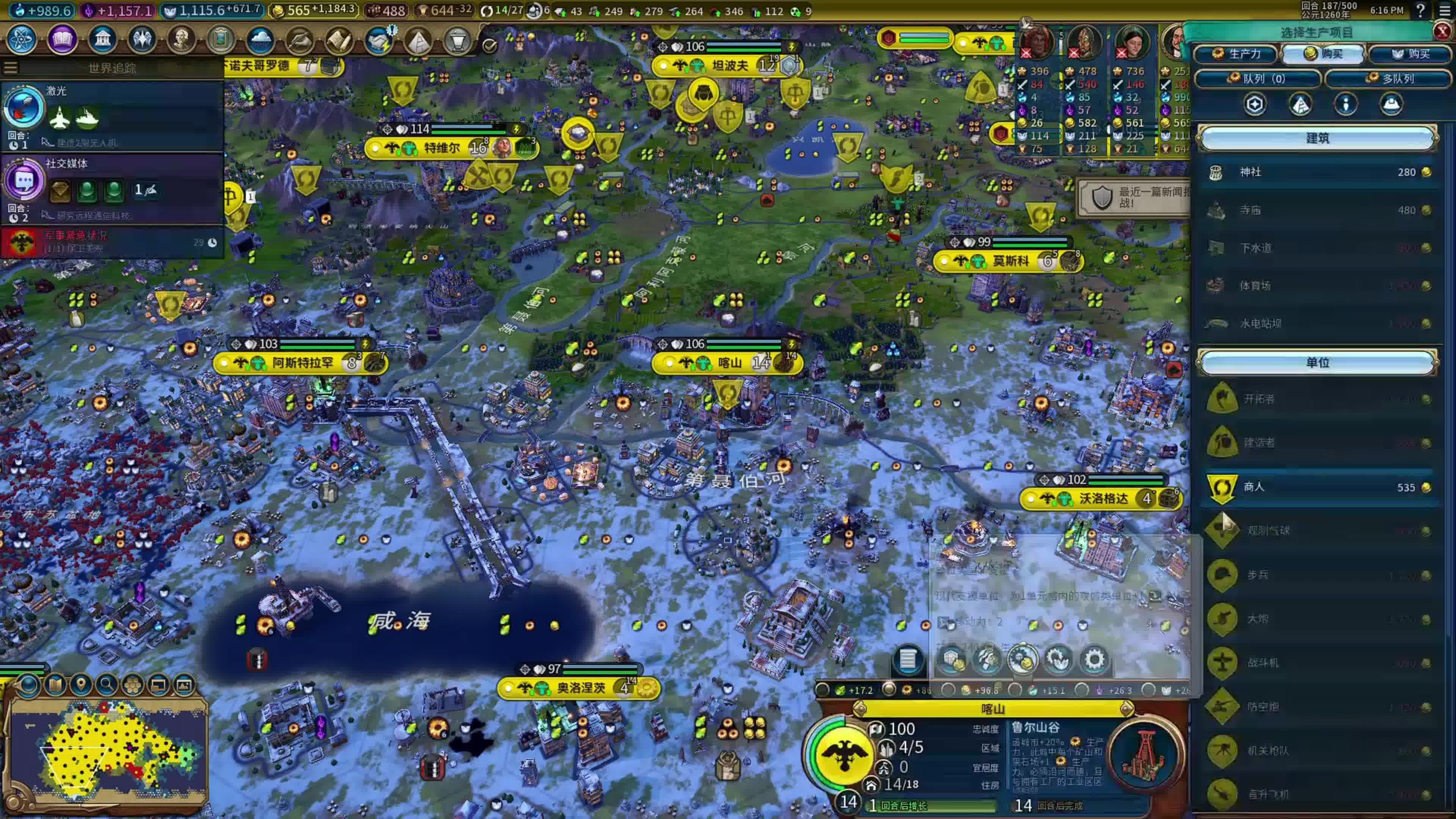Open the 队列 (0) production queue

[1258, 78]
